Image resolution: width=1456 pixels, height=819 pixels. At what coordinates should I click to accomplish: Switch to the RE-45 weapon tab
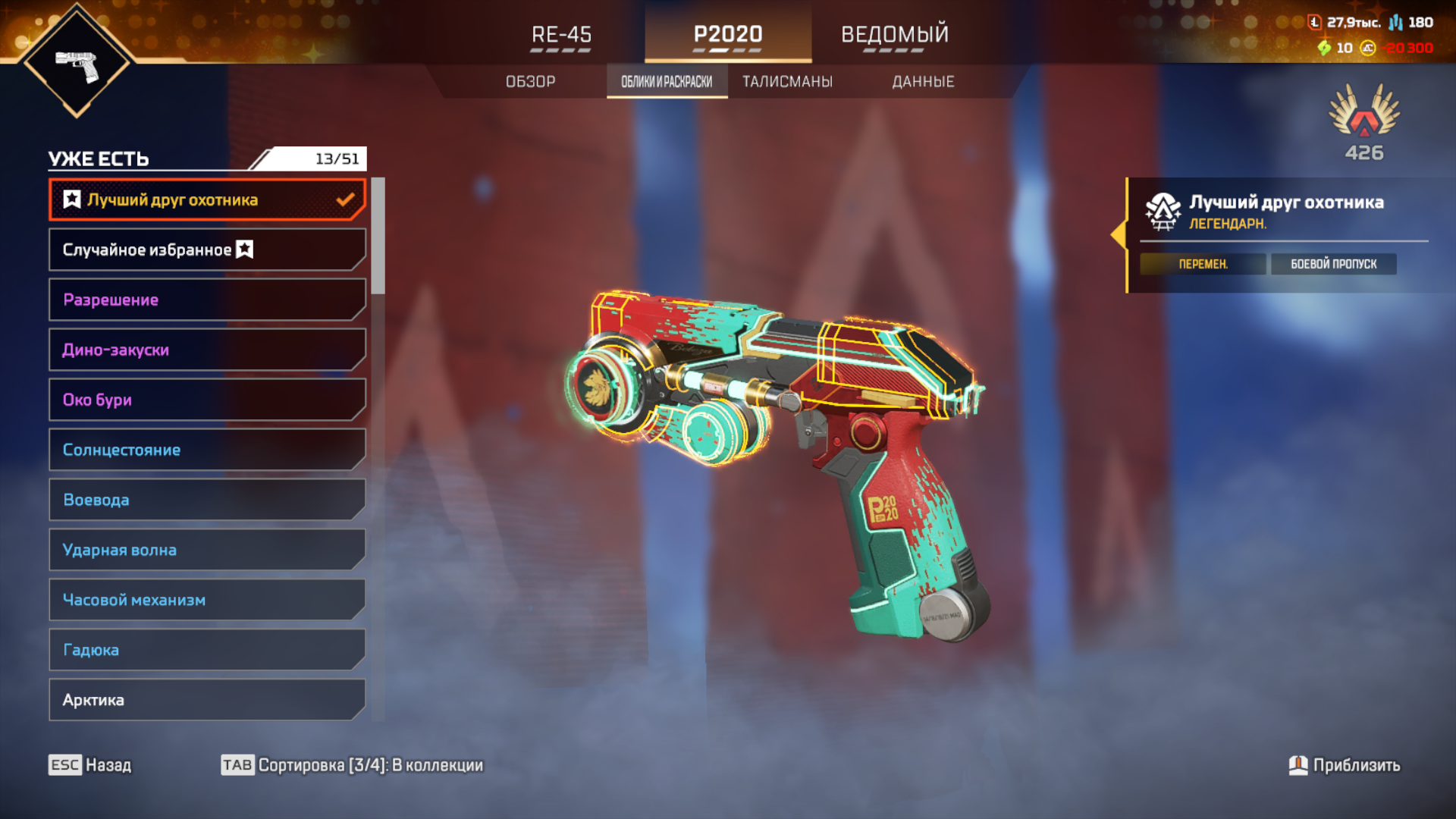click(x=561, y=35)
